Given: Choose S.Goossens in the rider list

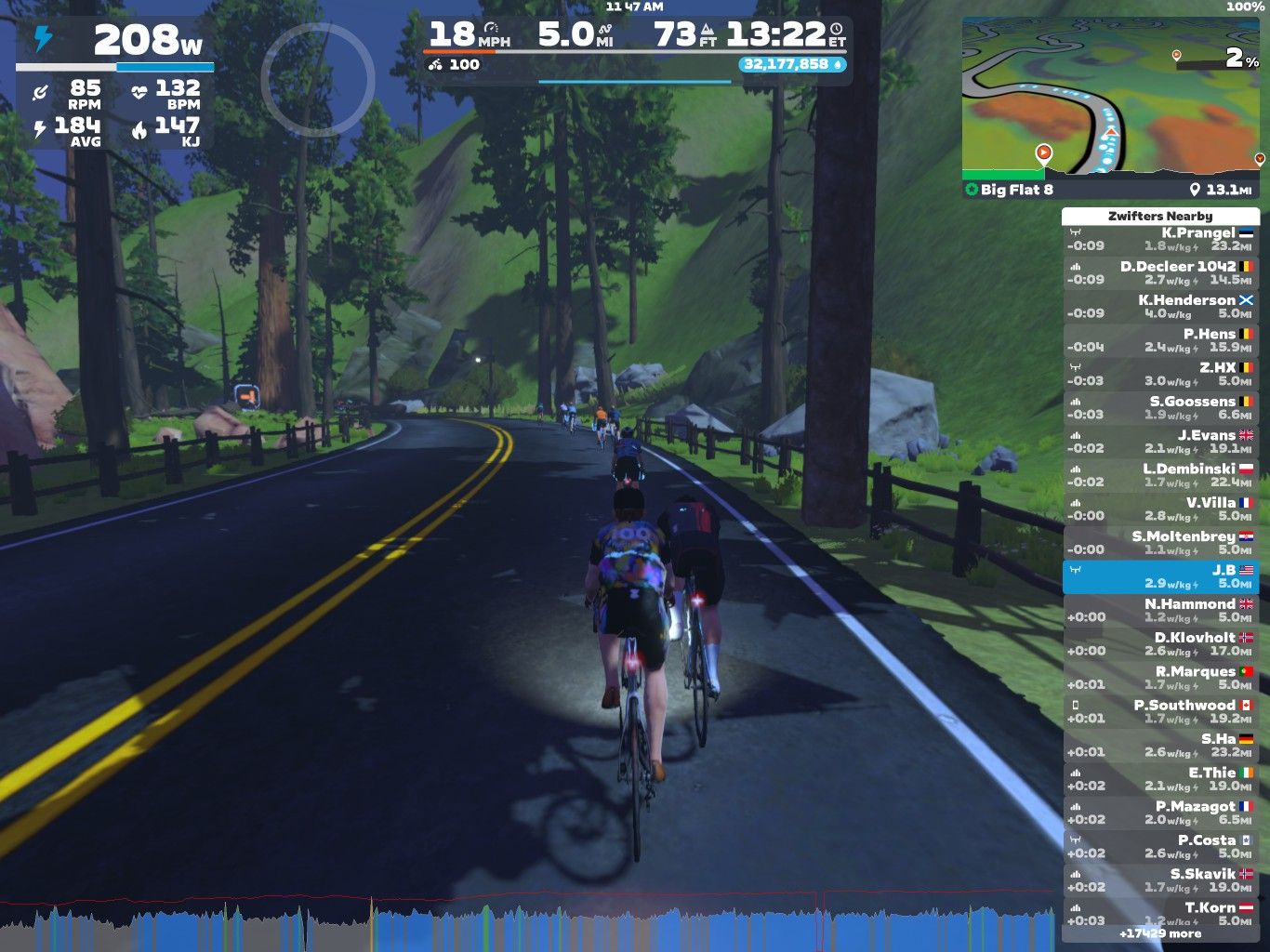Looking at the screenshot, I should point(1160,408).
